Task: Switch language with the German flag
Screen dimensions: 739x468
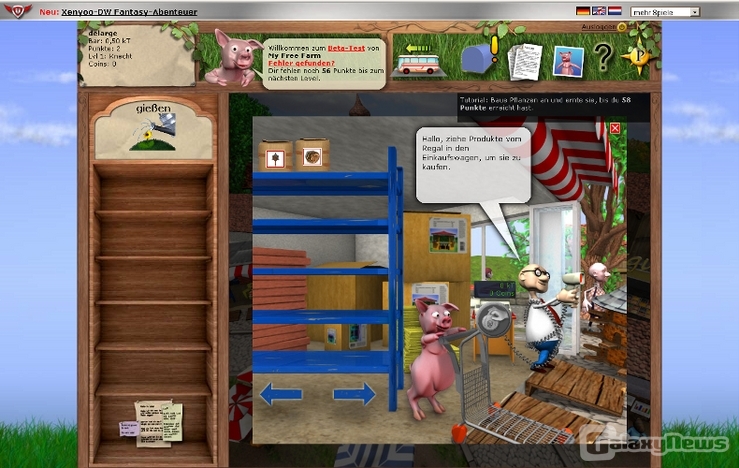Action: pyautogui.click(x=583, y=11)
